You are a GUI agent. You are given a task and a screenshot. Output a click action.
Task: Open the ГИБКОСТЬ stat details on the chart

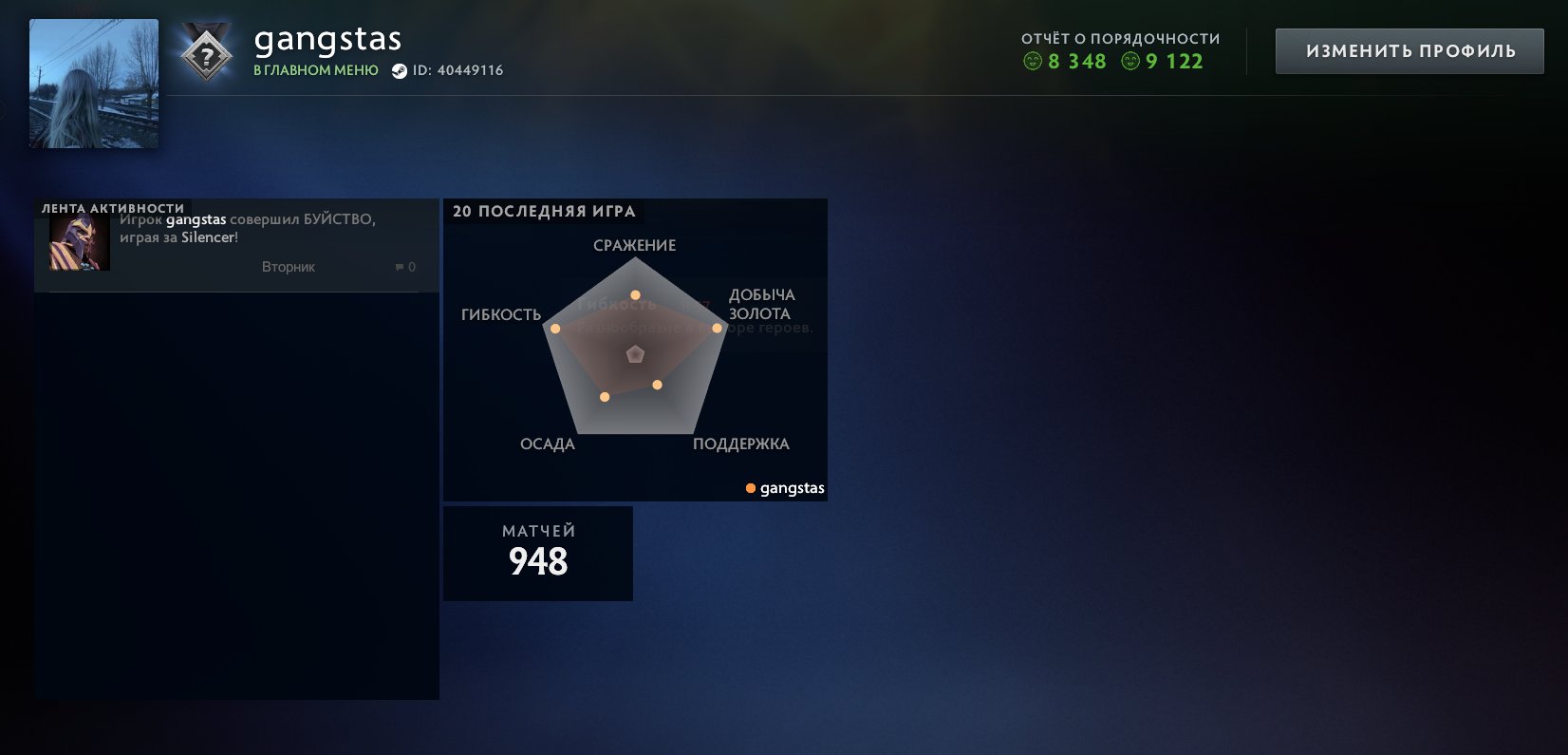coord(553,328)
